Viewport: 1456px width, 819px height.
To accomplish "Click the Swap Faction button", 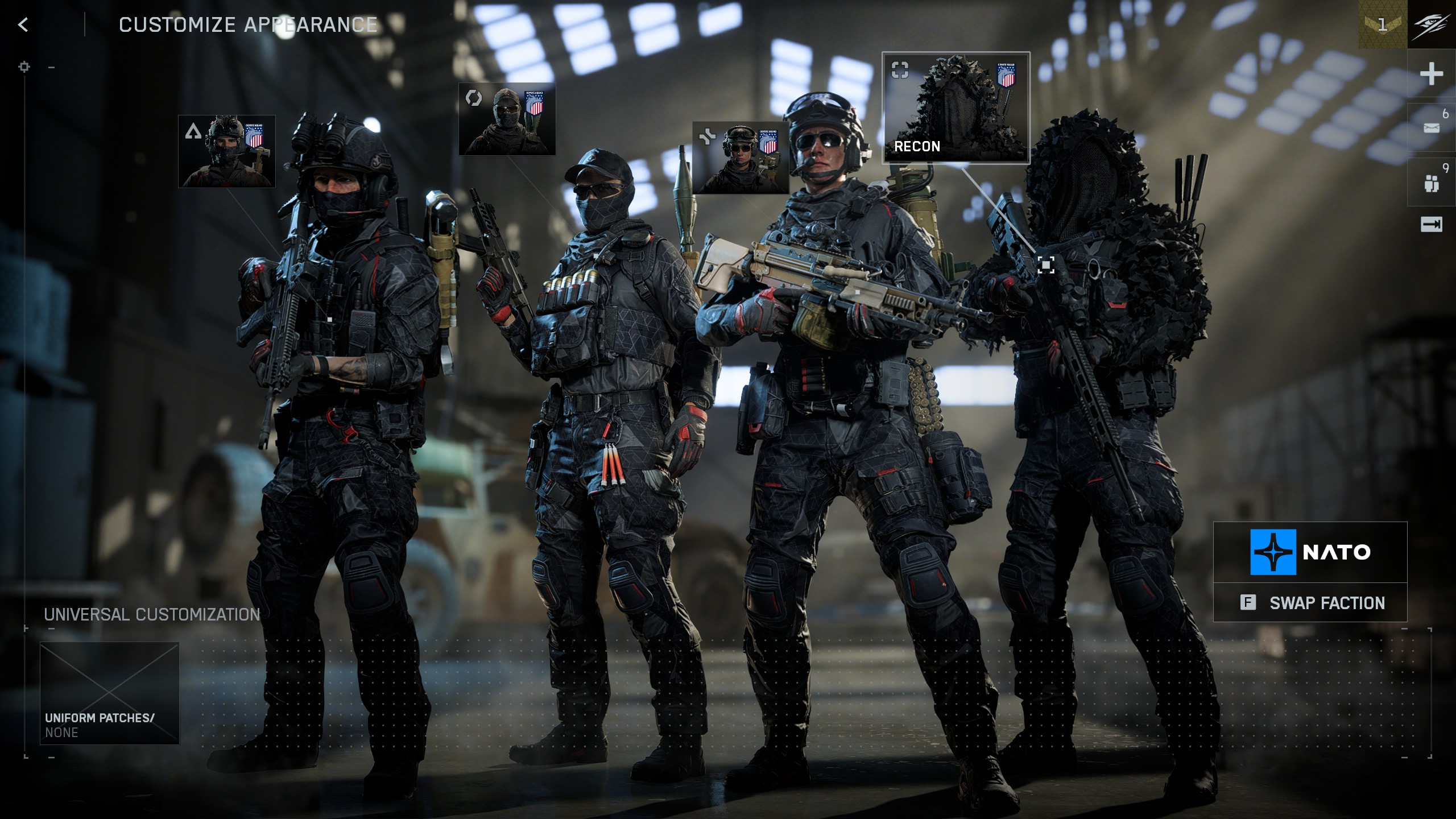I will click(x=1310, y=602).
